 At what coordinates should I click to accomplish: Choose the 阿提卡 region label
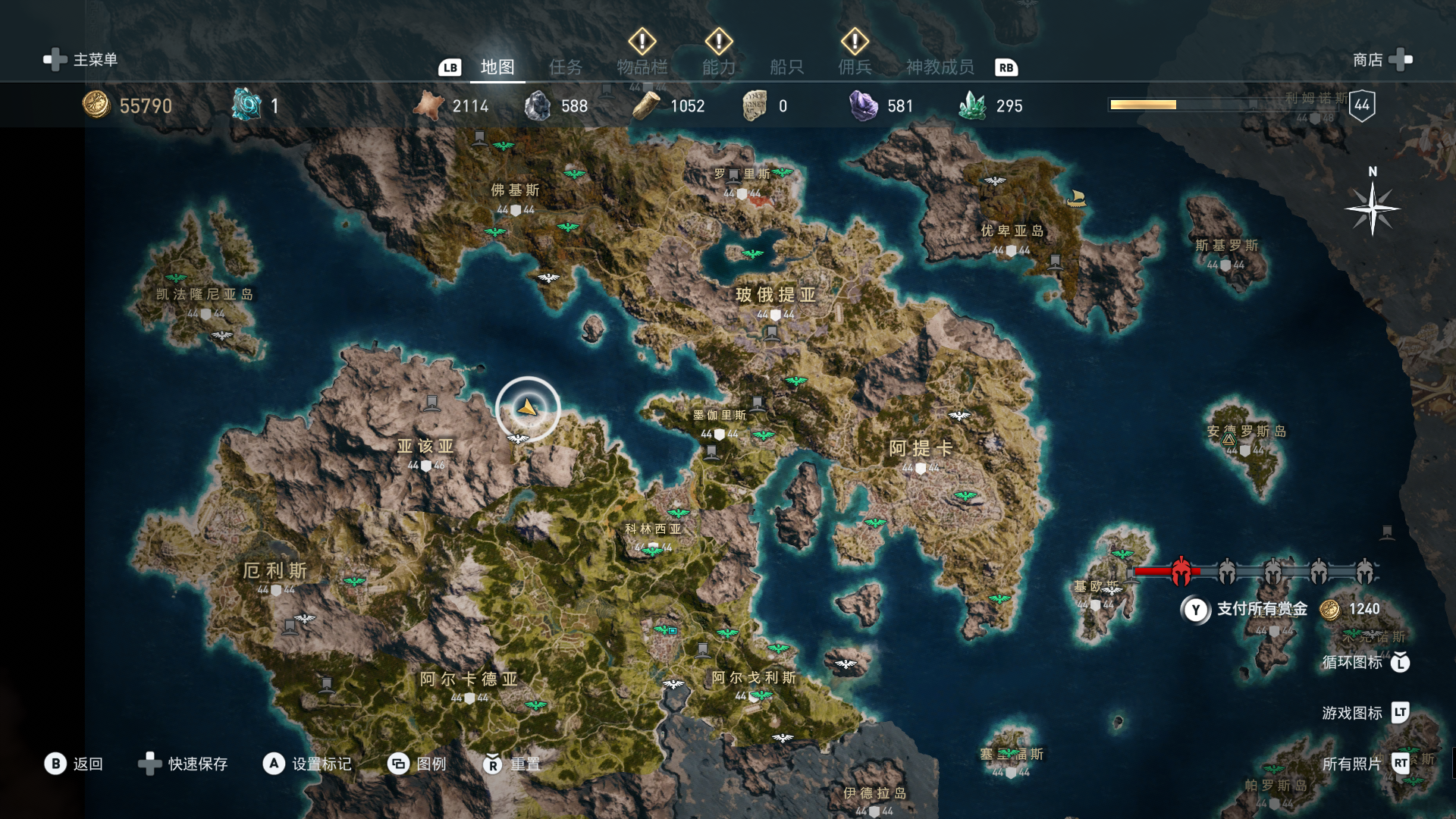[x=920, y=448]
